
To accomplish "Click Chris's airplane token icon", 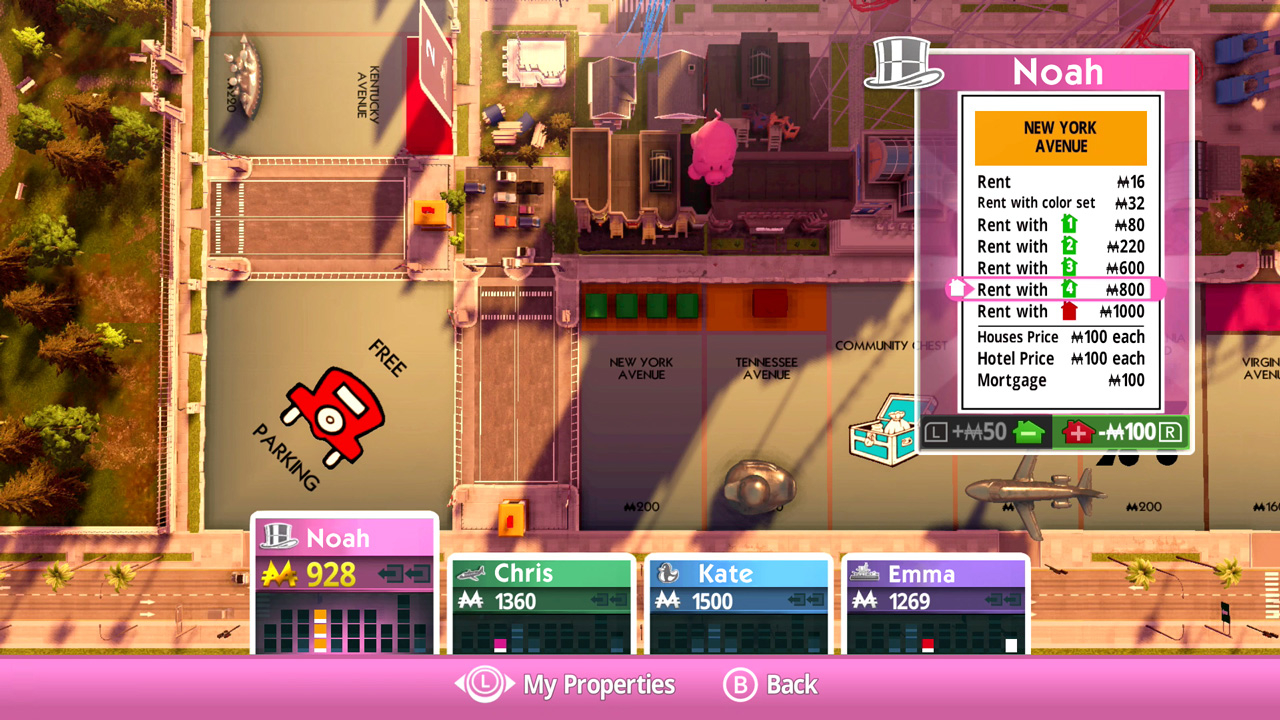I will click(x=470, y=573).
